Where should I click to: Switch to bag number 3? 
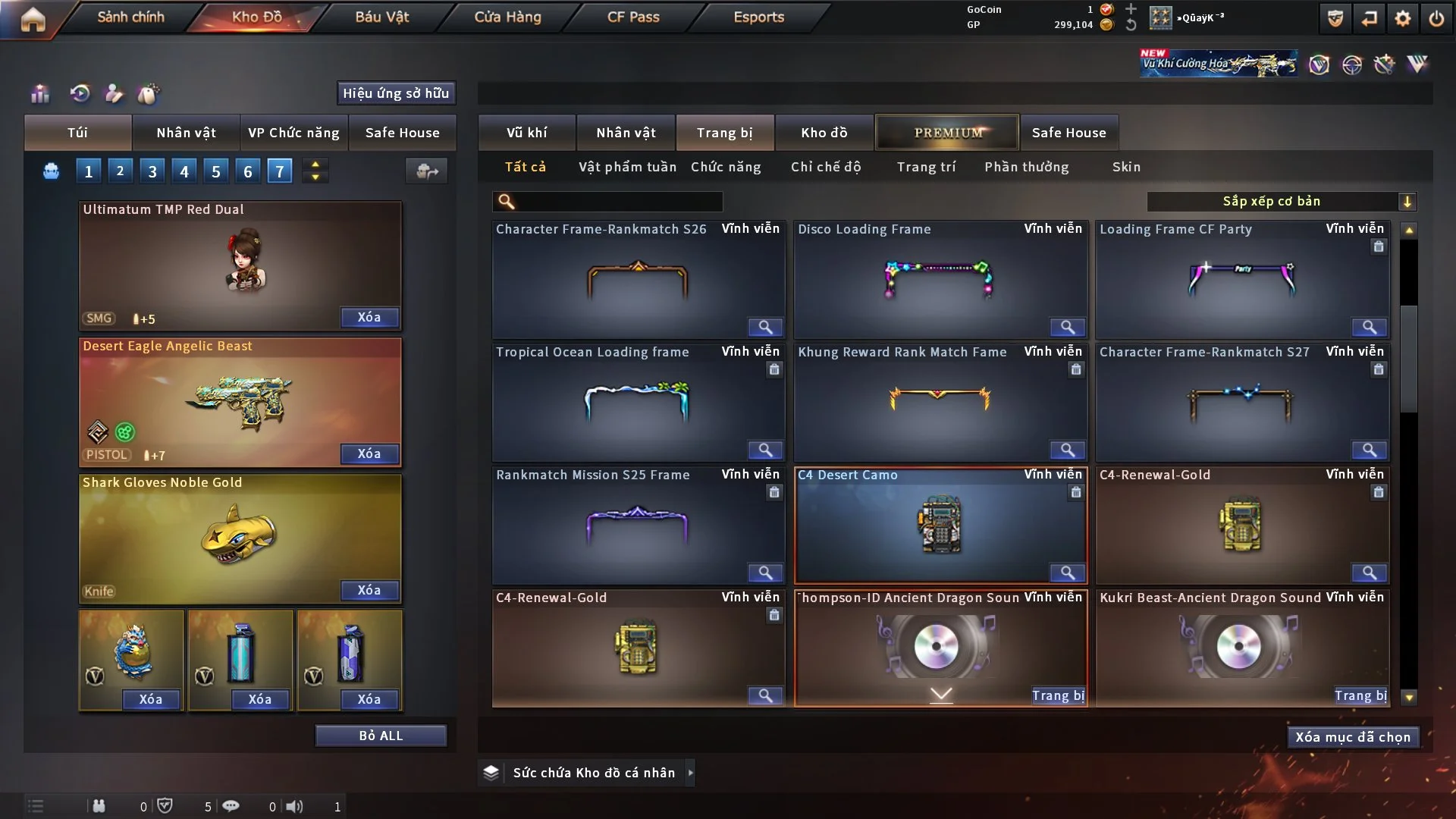pyautogui.click(x=152, y=171)
